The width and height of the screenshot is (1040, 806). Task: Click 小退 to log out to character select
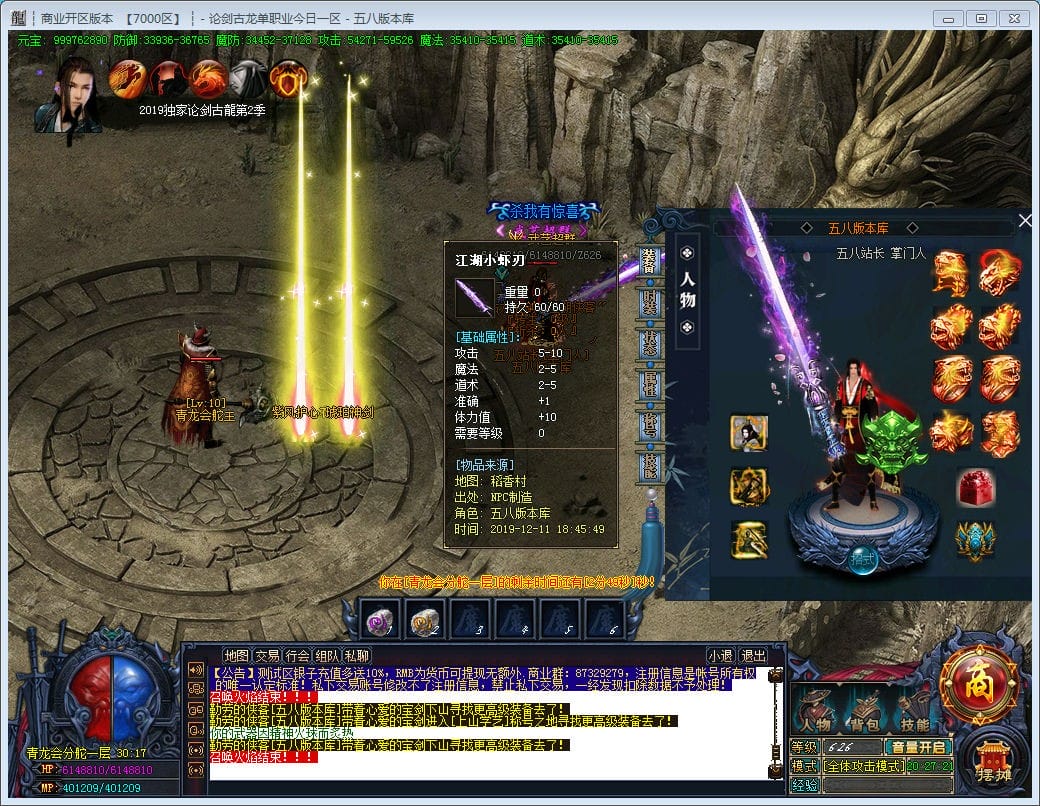[721, 656]
